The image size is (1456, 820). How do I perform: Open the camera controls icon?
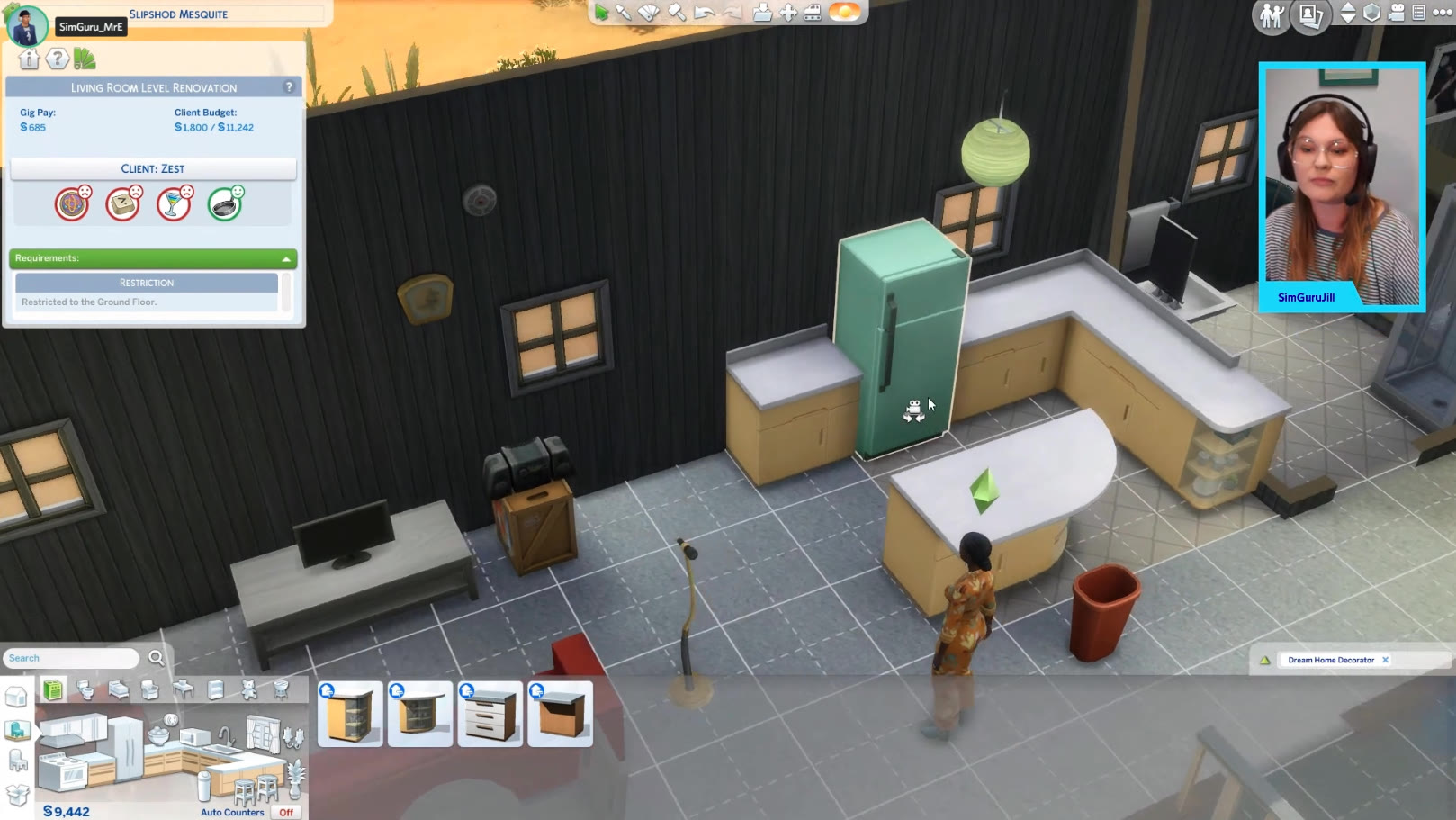click(1396, 13)
